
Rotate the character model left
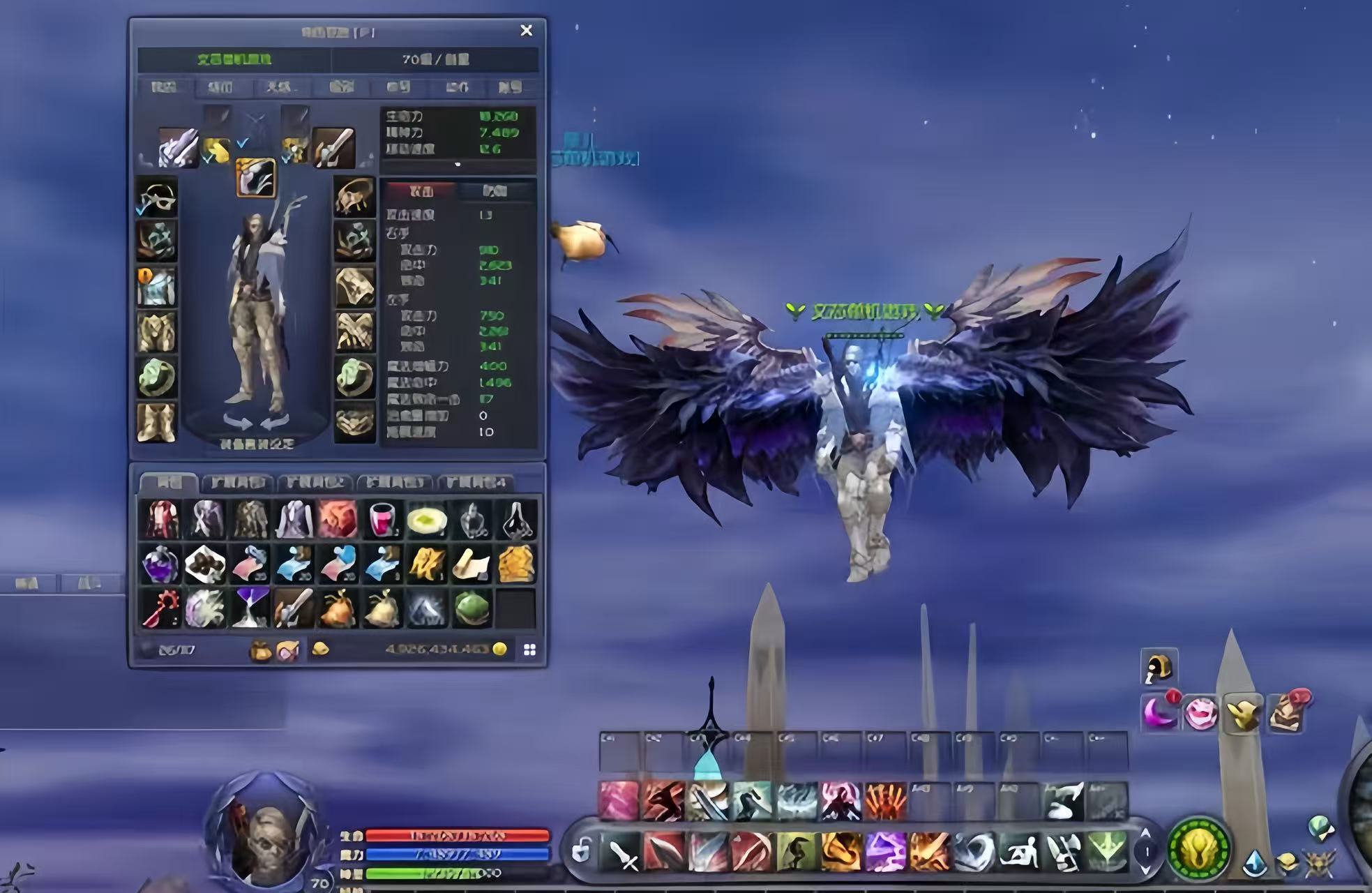tap(237, 421)
